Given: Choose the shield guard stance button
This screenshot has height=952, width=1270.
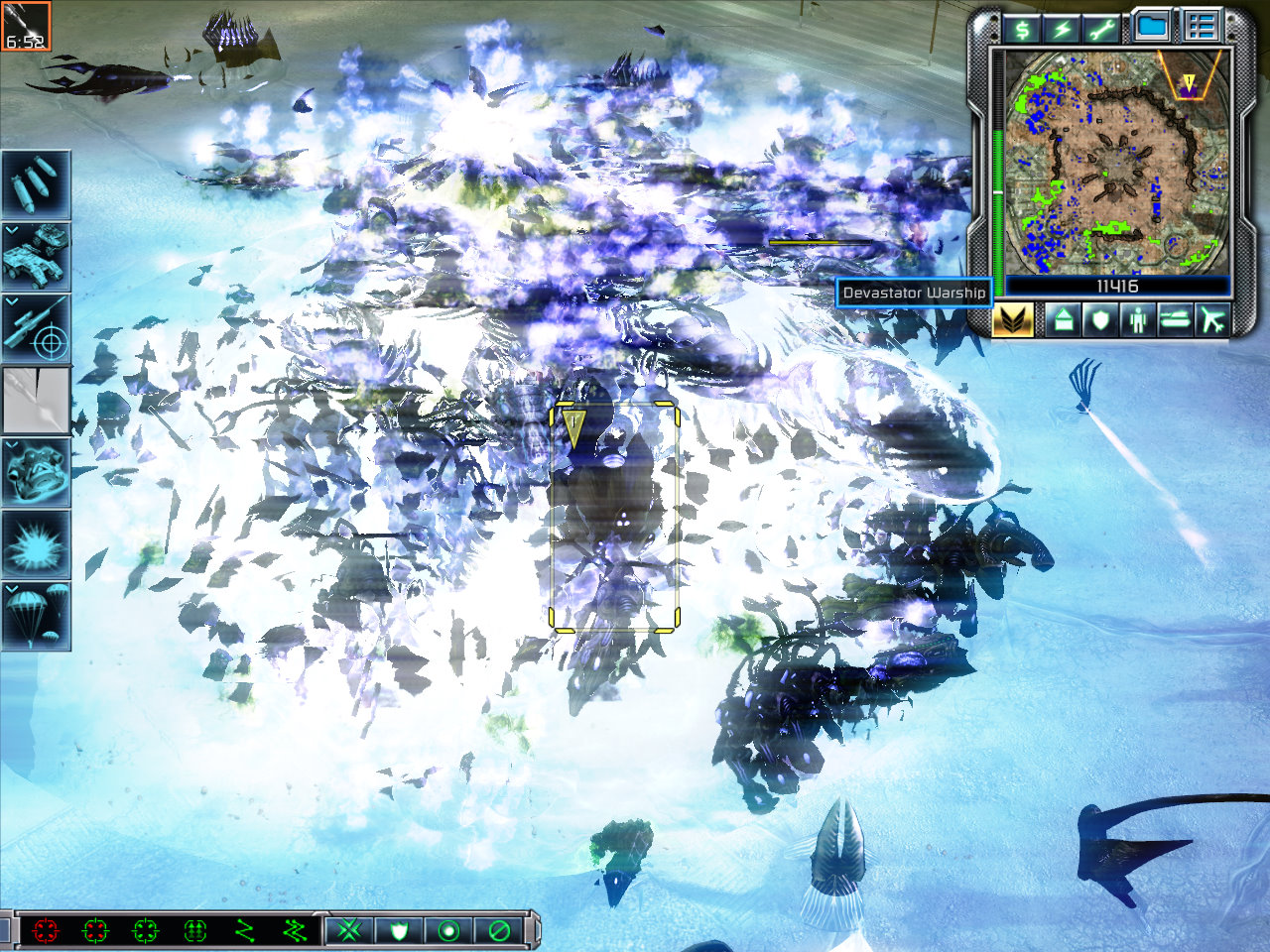Looking at the screenshot, I should coord(400,931).
